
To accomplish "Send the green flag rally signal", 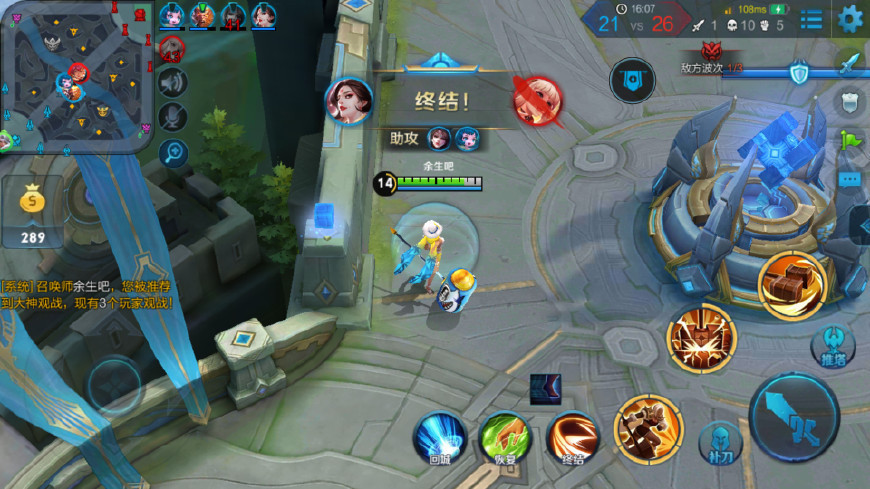I will coord(850,140).
